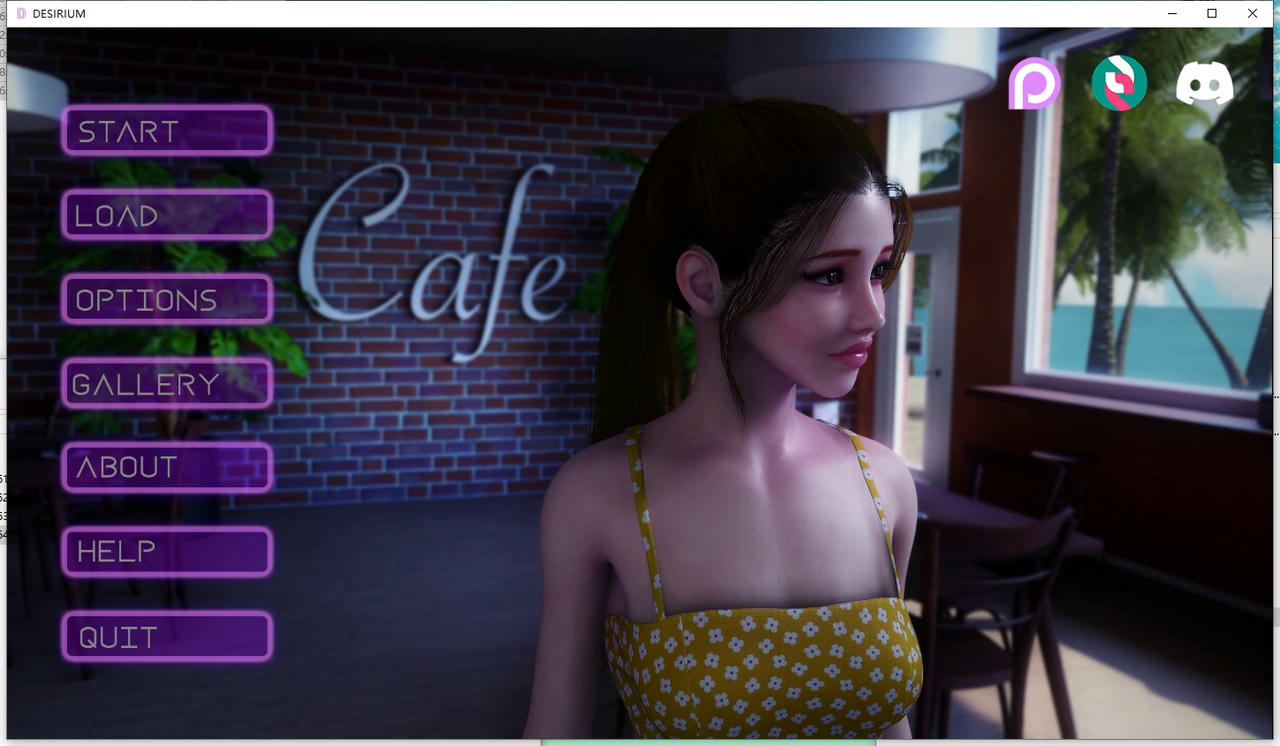Screen dimensions: 1280x746
Task: Open the Load menu
Action: pyautogui.click(x=167, y=215)
